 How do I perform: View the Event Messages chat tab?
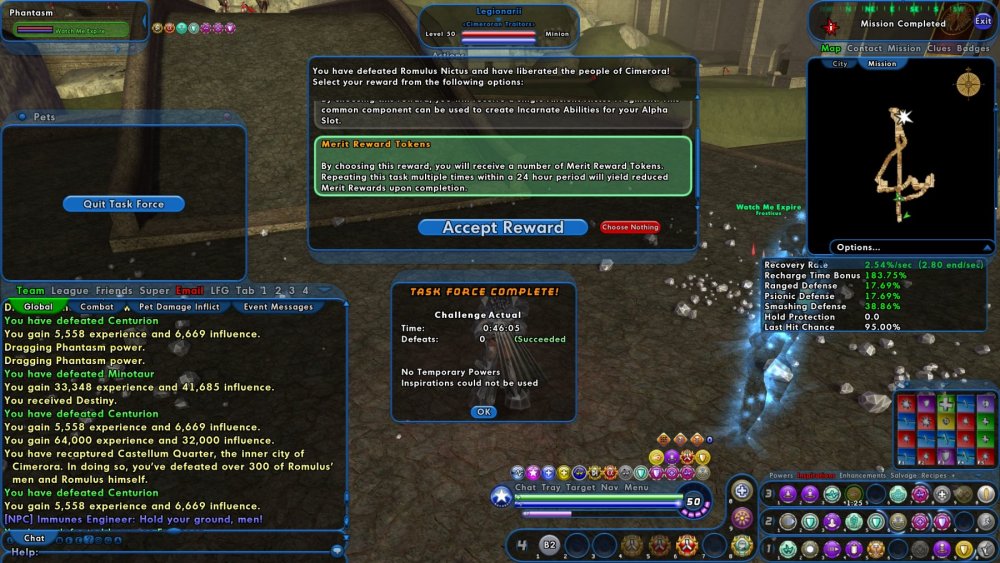click(277, 307)
